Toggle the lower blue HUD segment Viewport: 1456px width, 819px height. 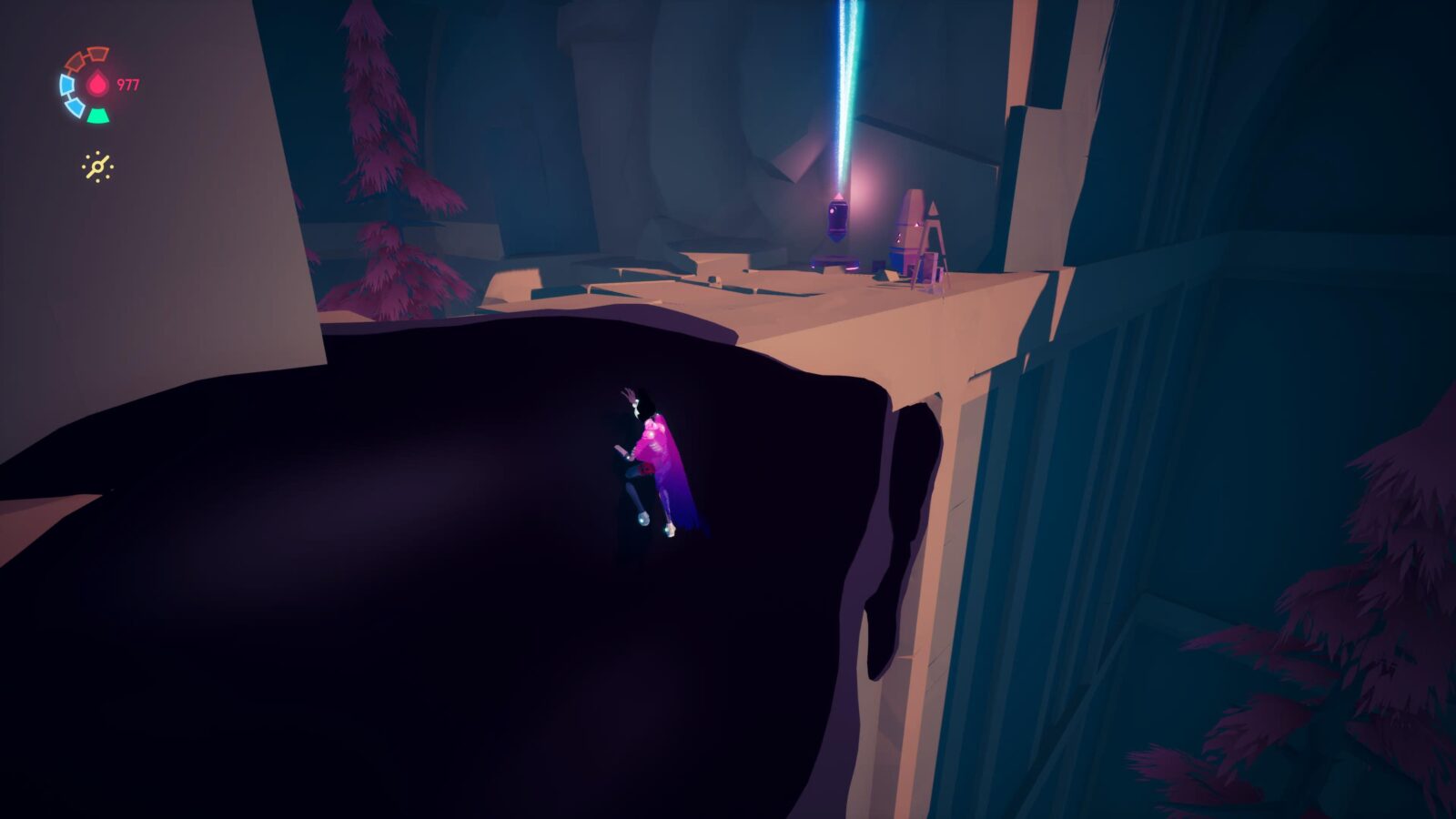(x=76, y=107)
